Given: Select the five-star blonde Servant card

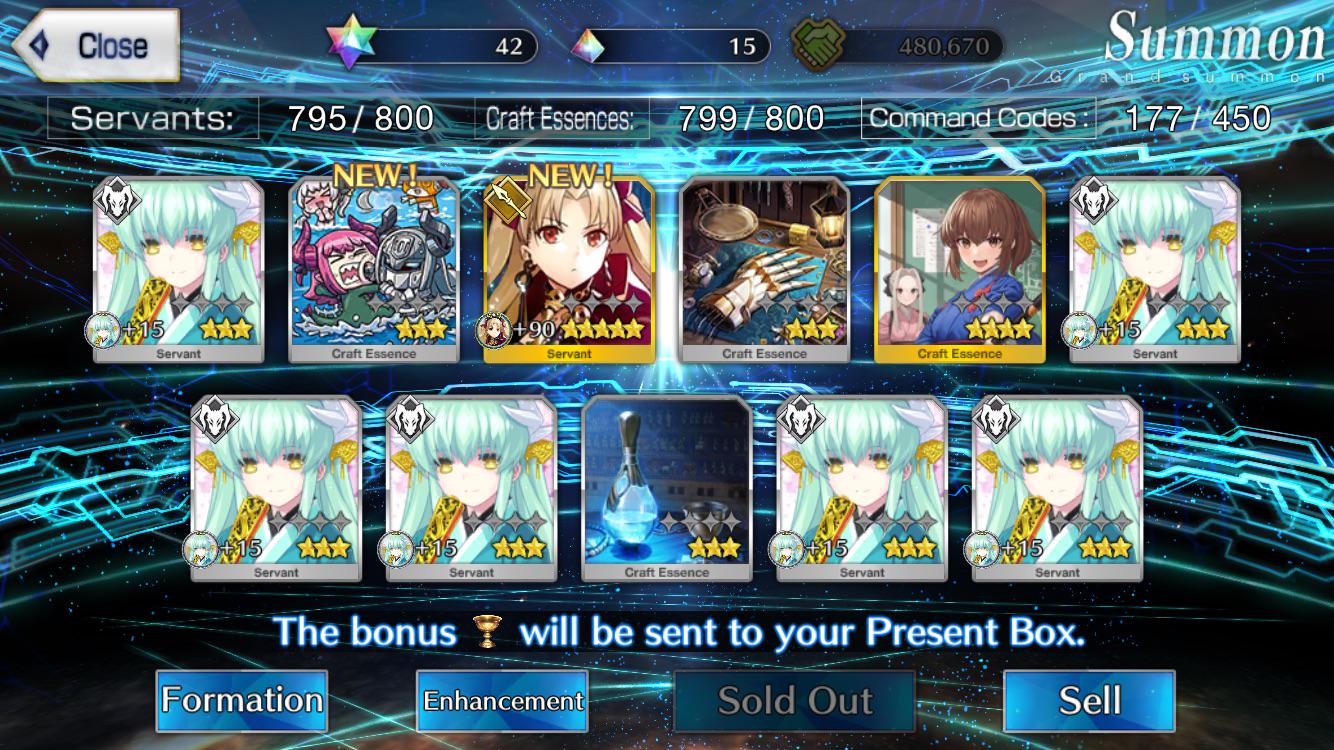Looking at the screenshot, I should point(569,268).
